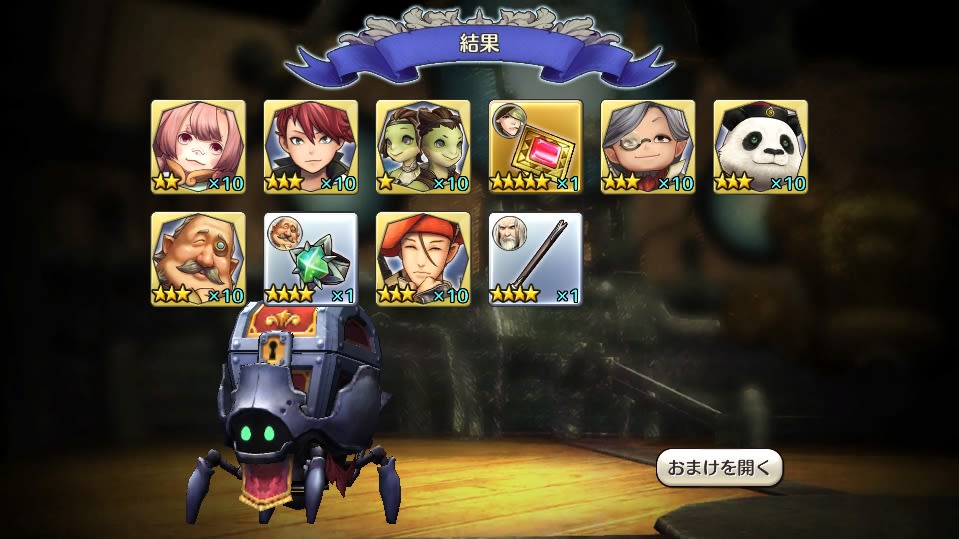Viewport: 959px width, 539px height.
Task: Open the four-star red gem item tile
Action: [536, 147]
